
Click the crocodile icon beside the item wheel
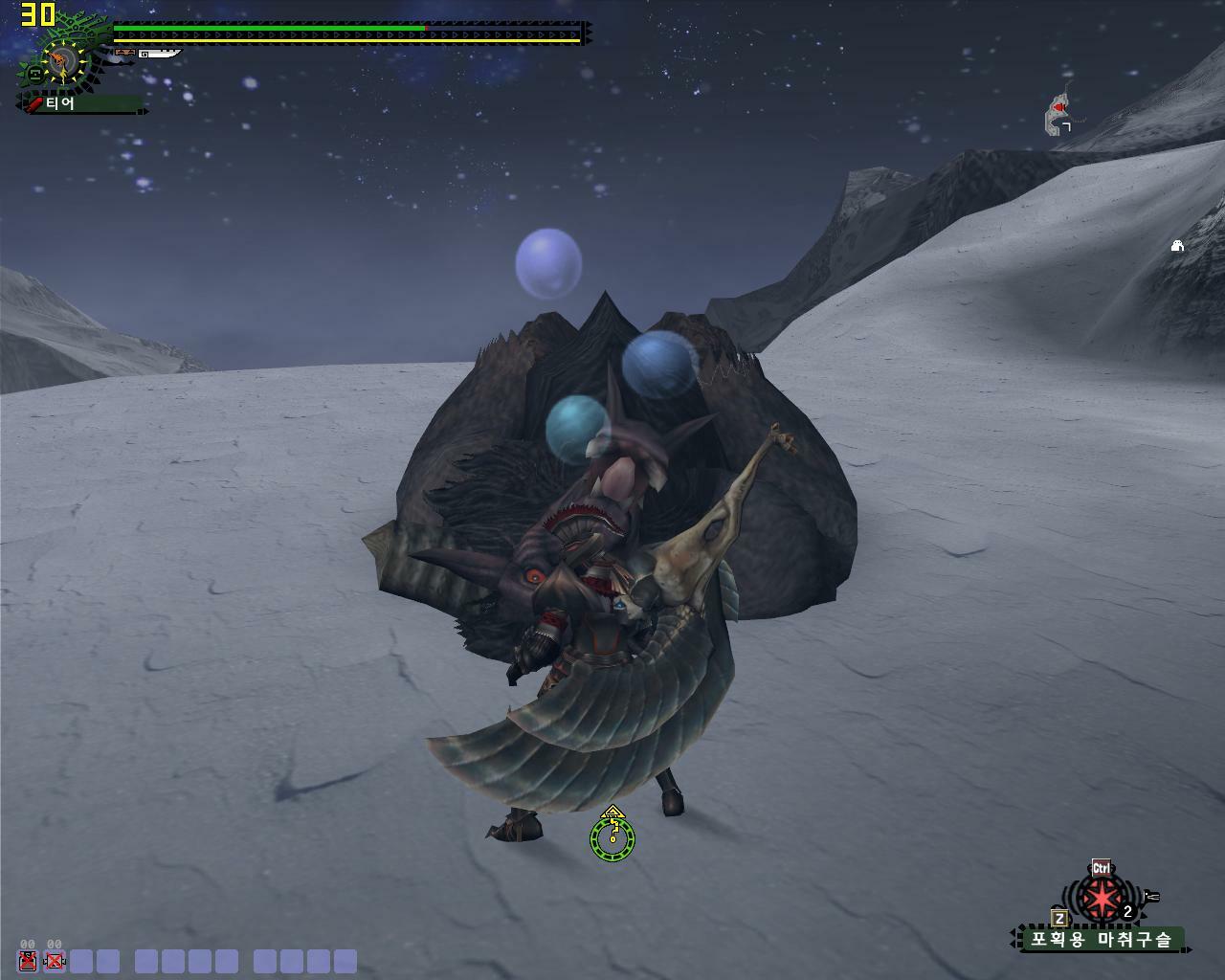(1151, 897)
